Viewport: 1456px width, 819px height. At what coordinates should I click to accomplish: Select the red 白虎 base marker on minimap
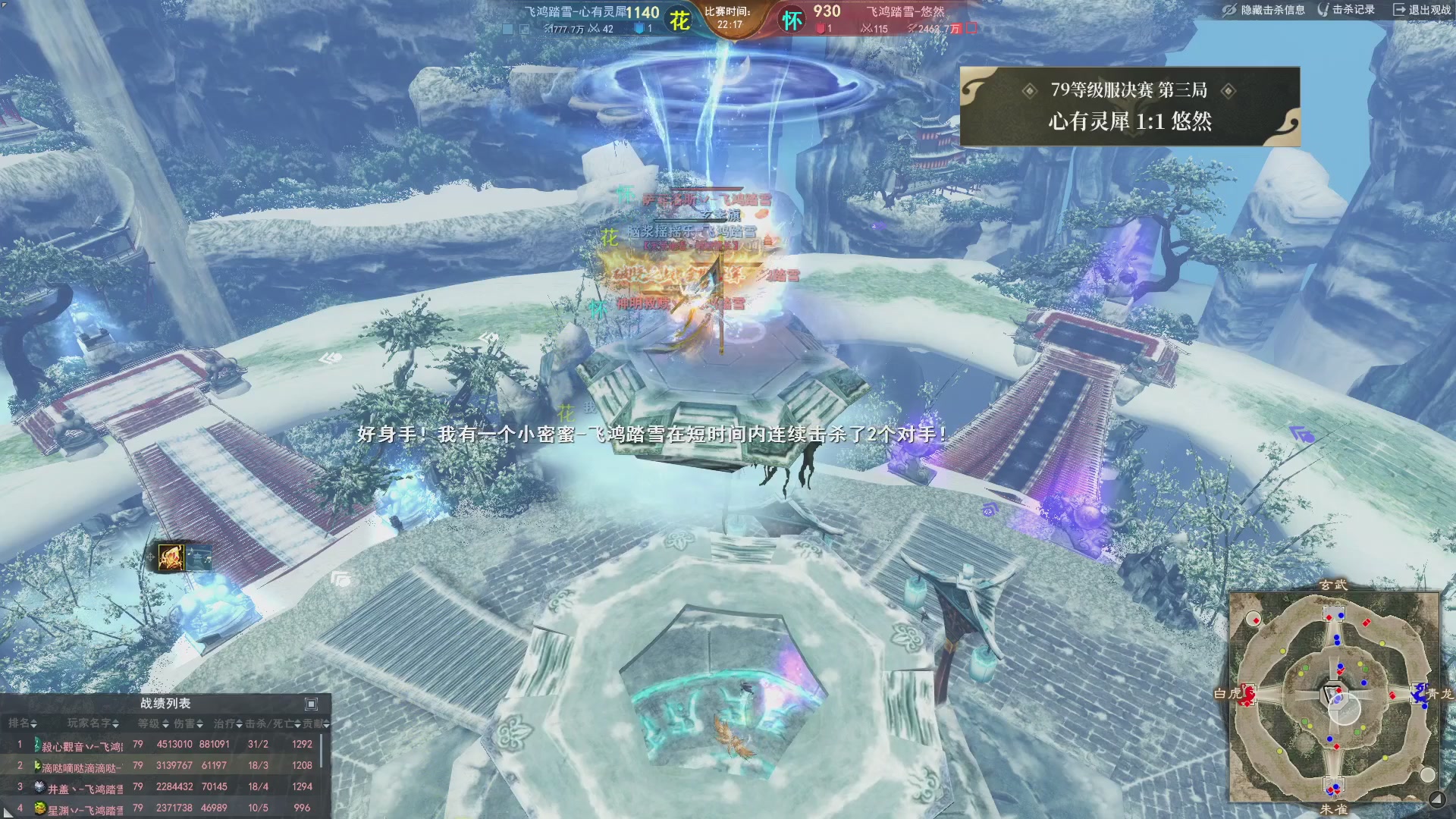(x=1246, y=694)
